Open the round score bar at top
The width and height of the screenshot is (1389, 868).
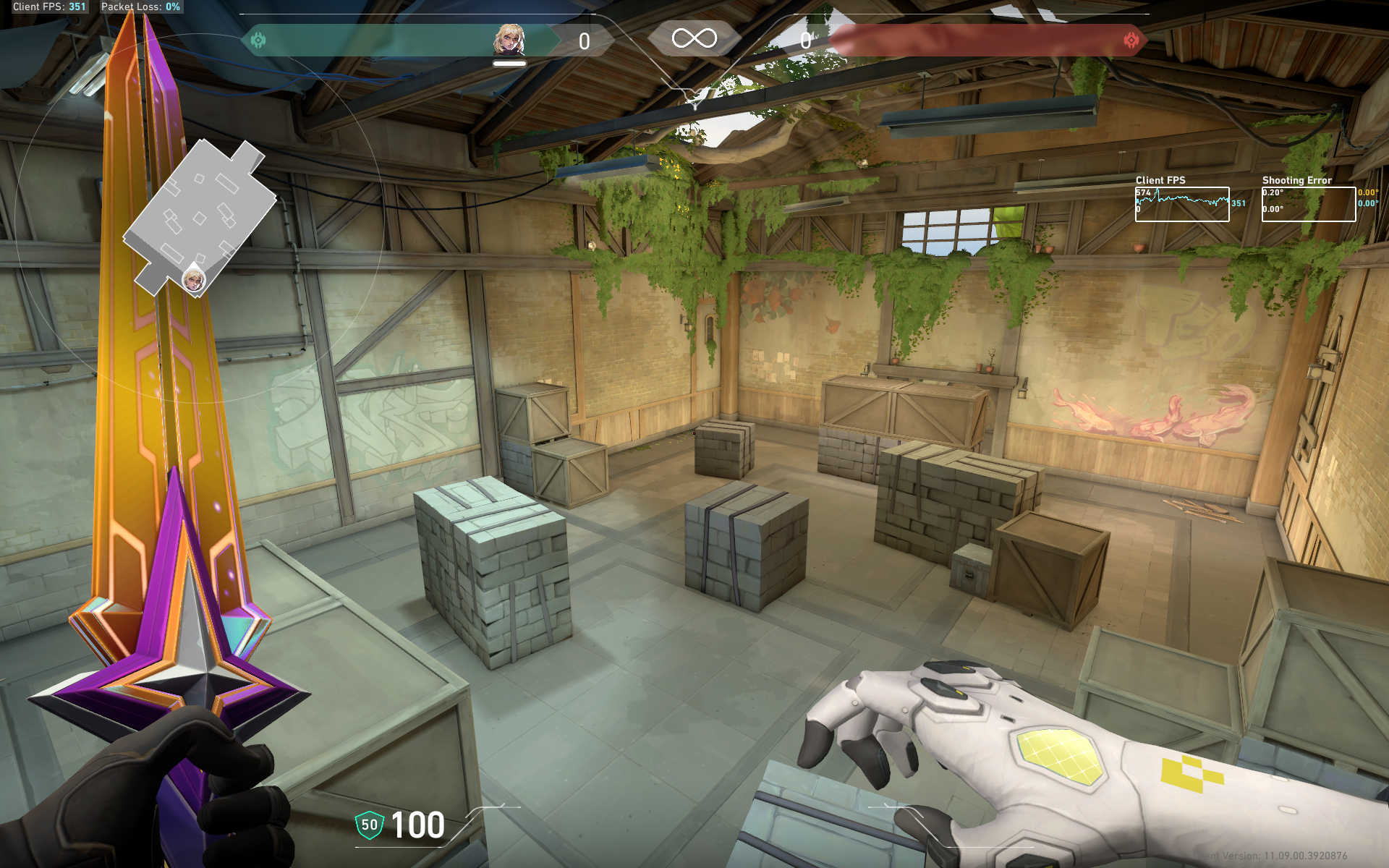point(694,41)
